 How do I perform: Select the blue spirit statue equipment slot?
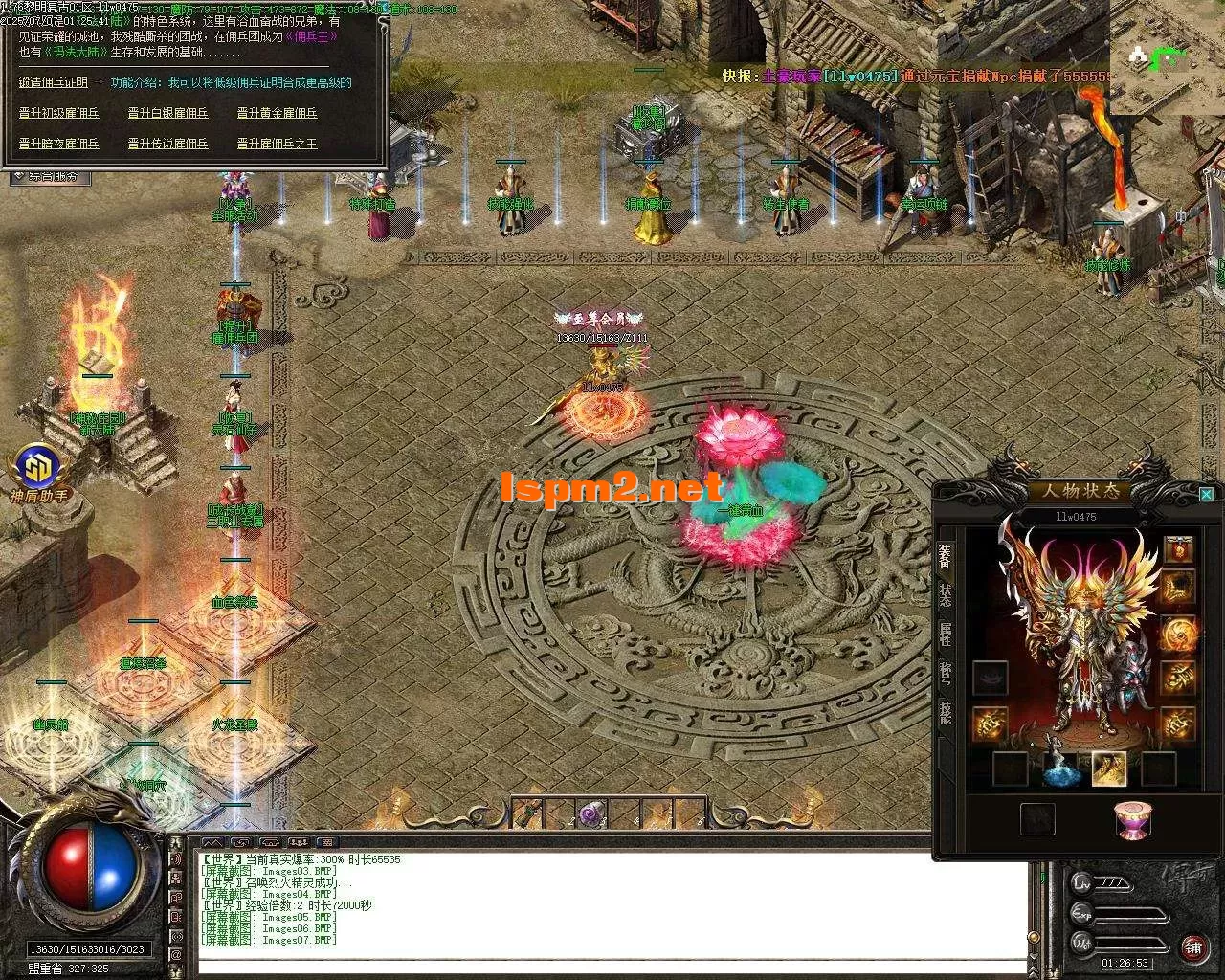[1060, 768]
